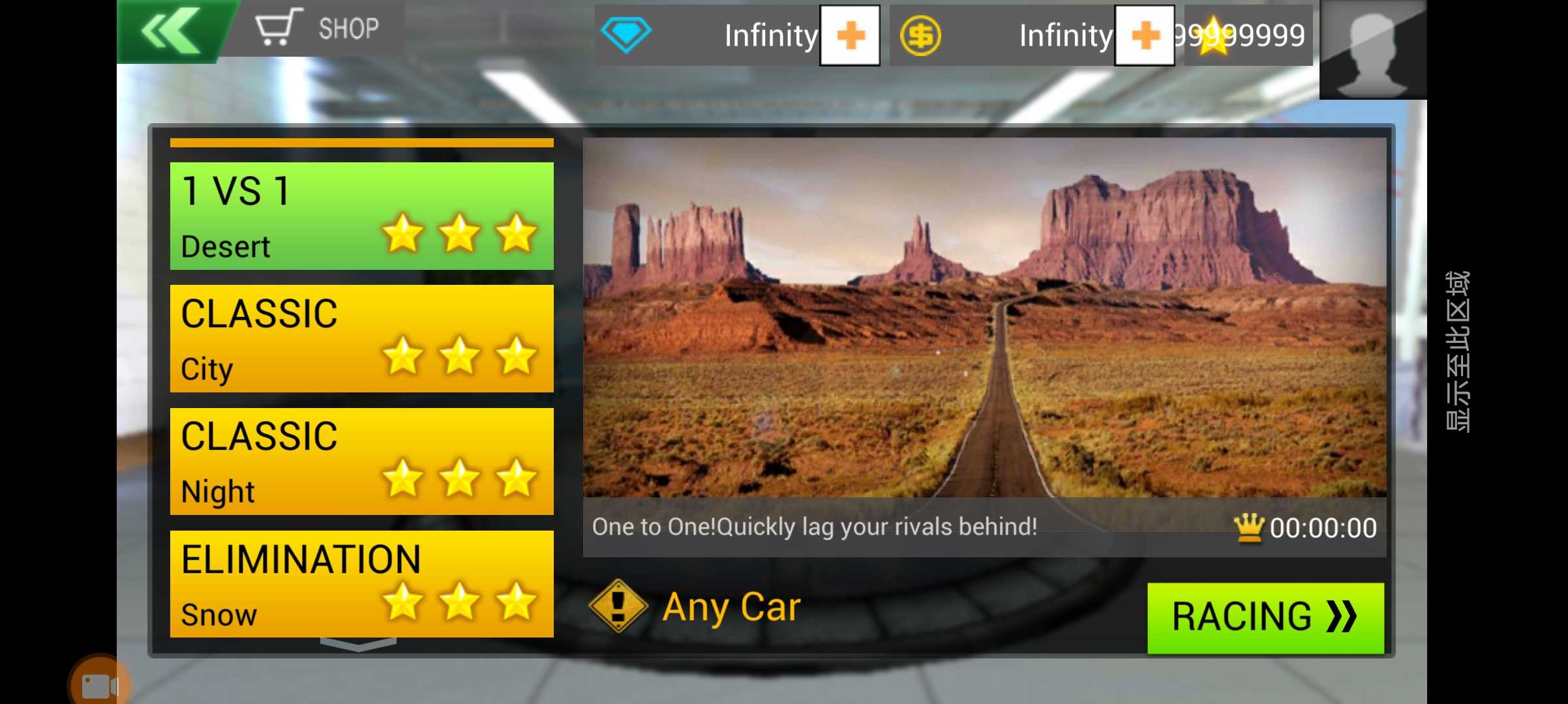Add diamonds with the plus button
The image size is (1568, 704).
point(849,35)
